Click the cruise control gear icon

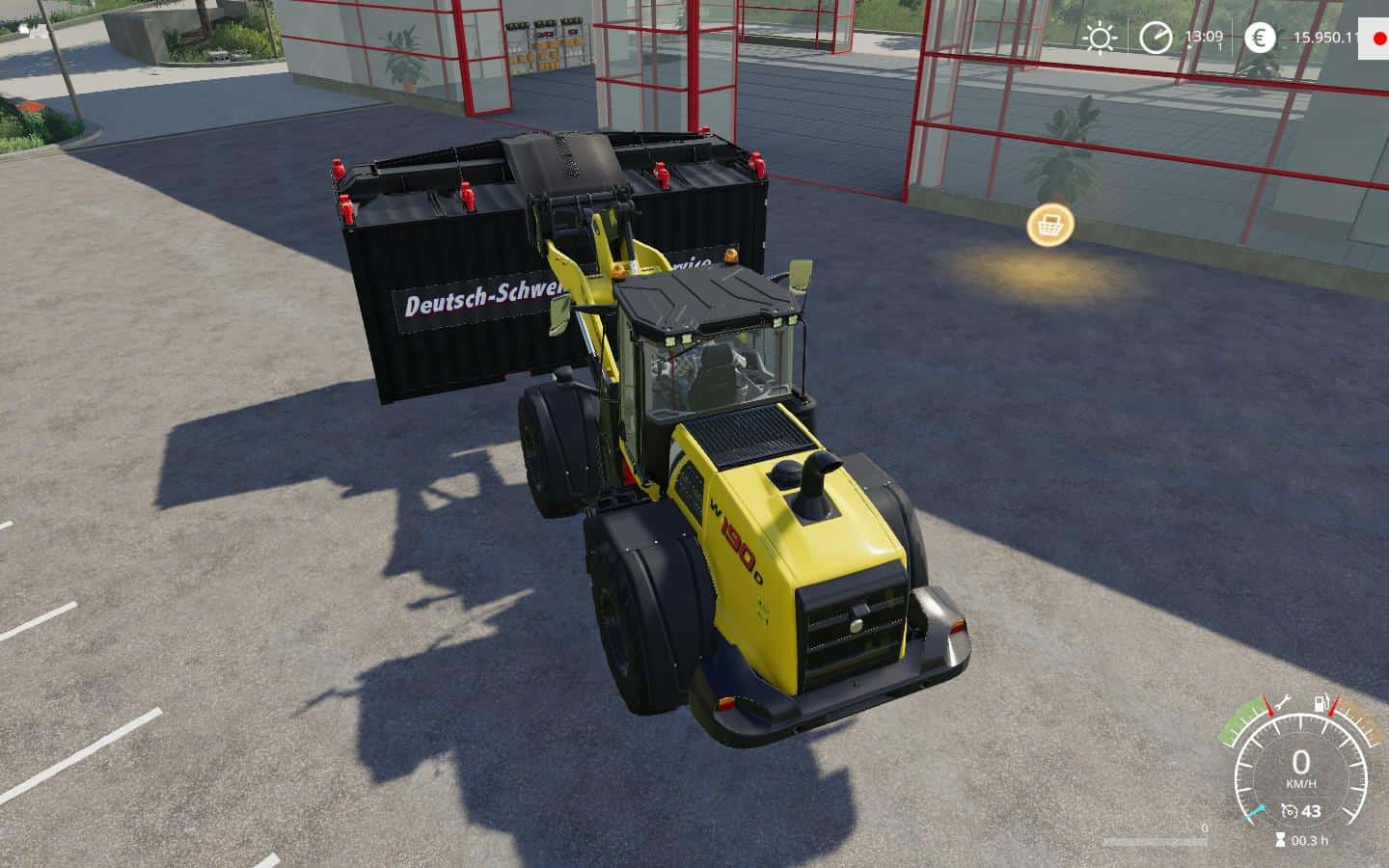click(x=1291, y=810)
